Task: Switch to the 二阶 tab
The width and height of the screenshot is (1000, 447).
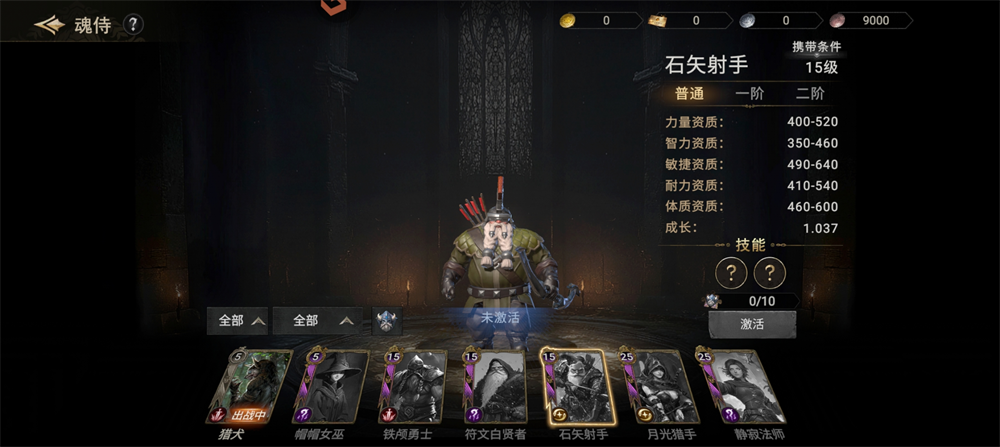Action: [810, 94]
